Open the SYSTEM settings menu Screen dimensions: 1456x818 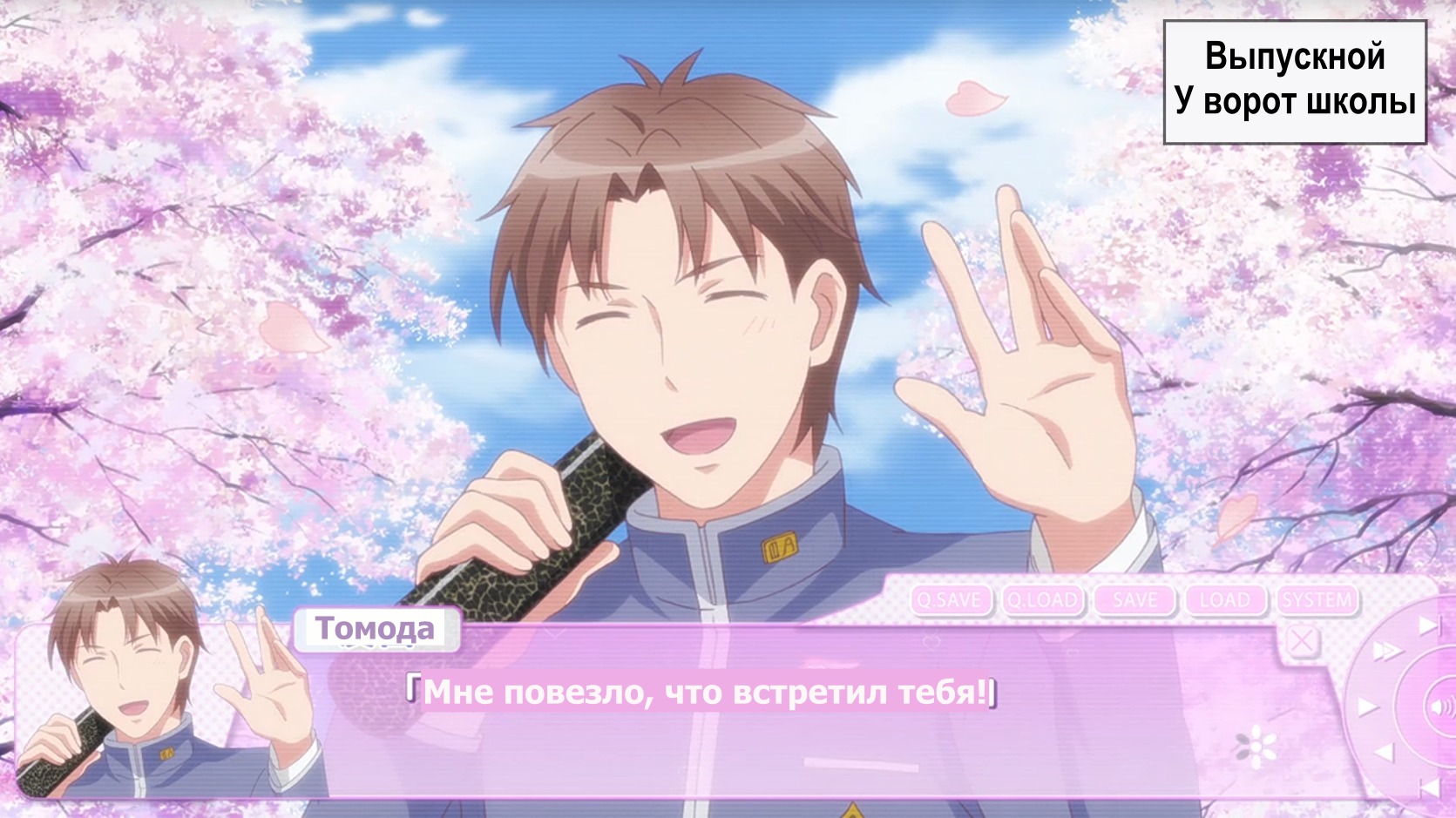[x=1317, y=600]
